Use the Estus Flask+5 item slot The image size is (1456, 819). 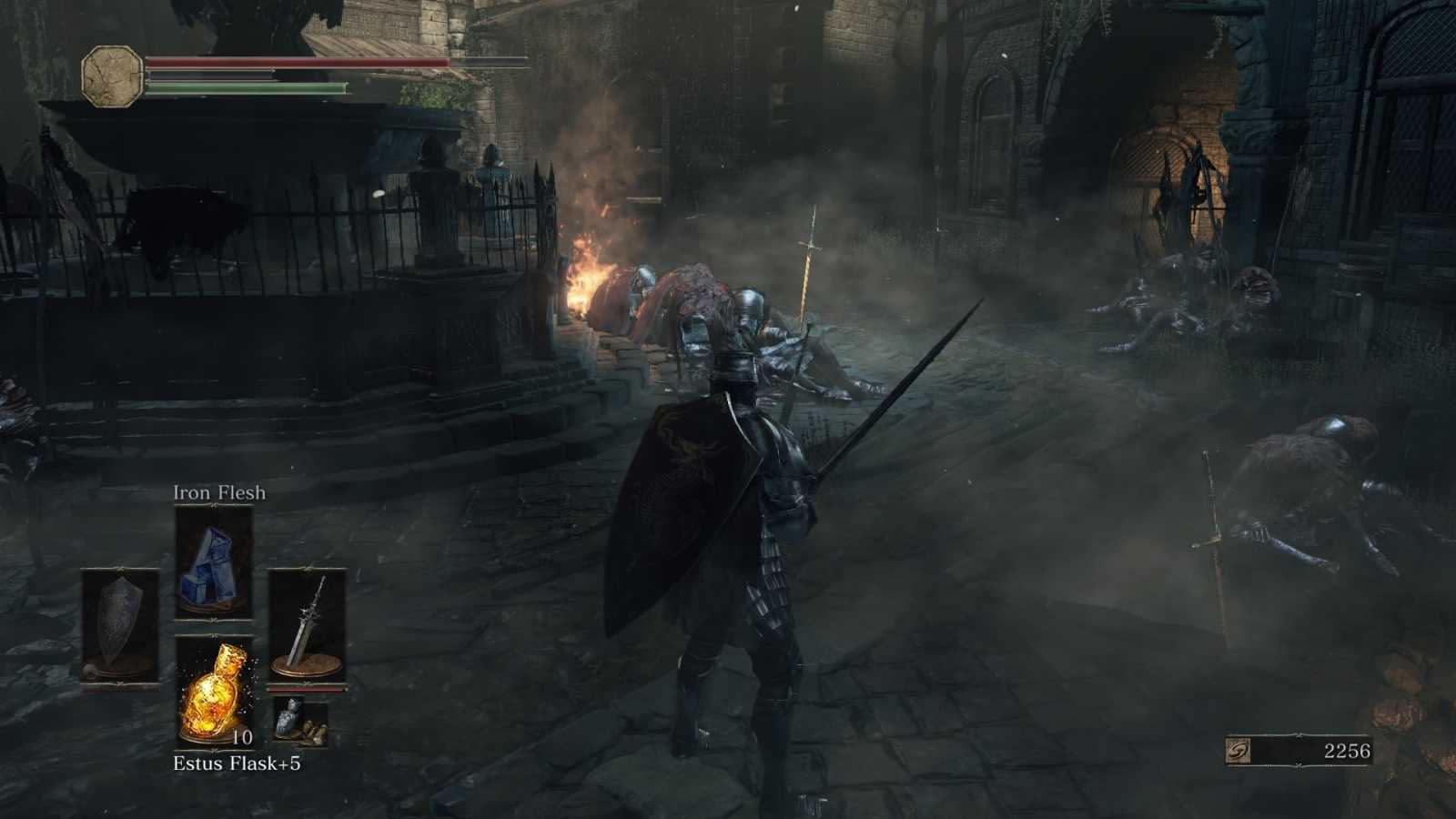coord(214,690)
